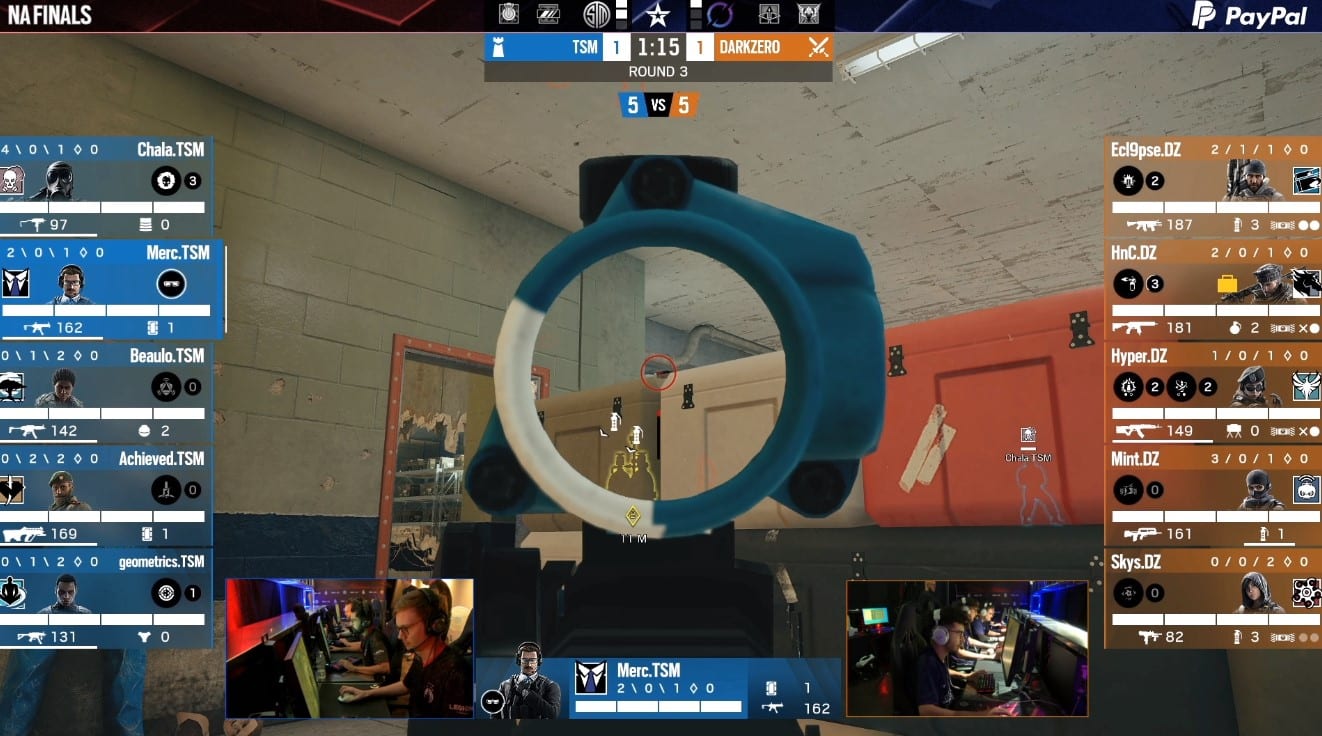Viewport: 1322px width, 736px height.
Task: Choose Beaulo.TSM player card
Action: 105,392
